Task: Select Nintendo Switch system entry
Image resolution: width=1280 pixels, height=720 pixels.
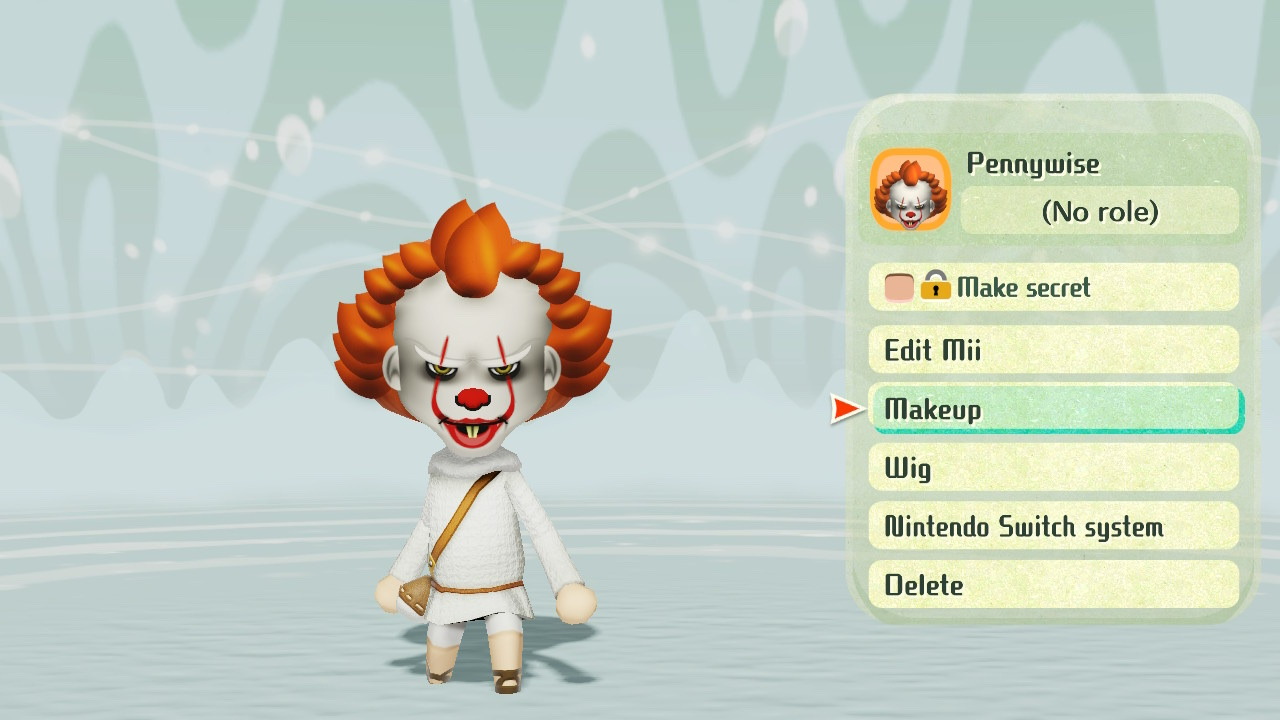Action: coord(1053,526)
